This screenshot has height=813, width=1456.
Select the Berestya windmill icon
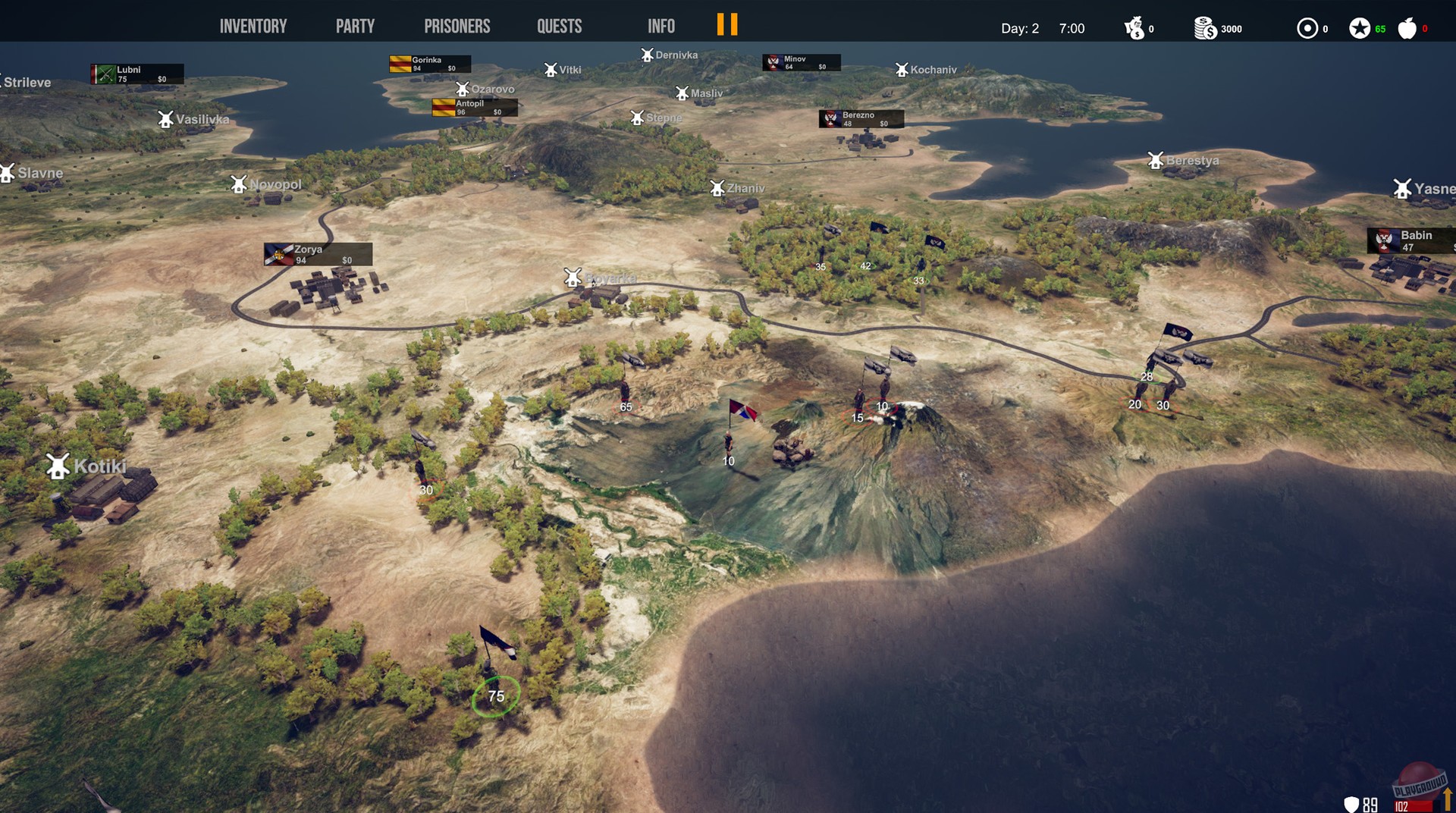tap(1156, 160)
